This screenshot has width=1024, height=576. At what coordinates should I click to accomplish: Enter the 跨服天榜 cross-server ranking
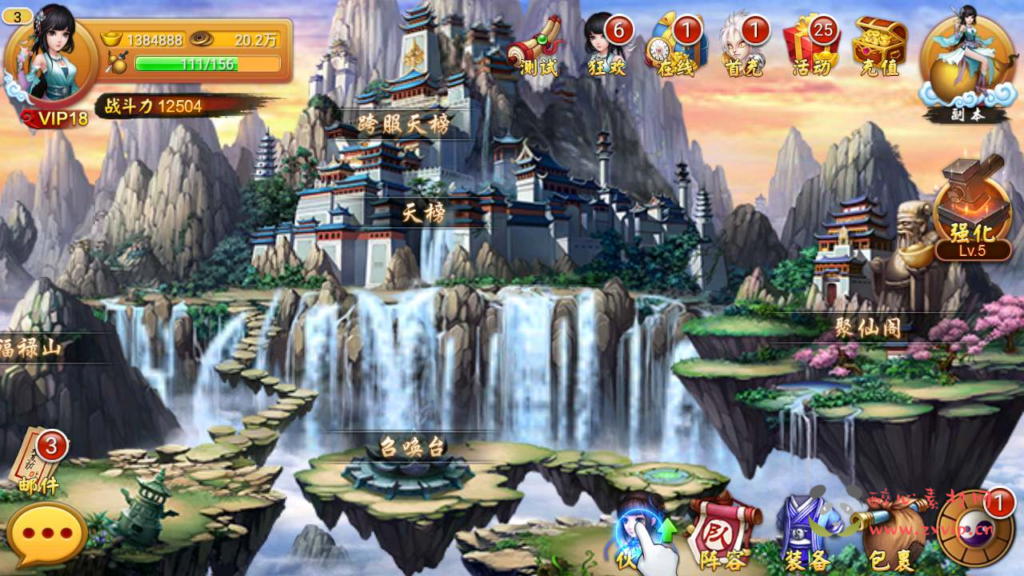402,125
